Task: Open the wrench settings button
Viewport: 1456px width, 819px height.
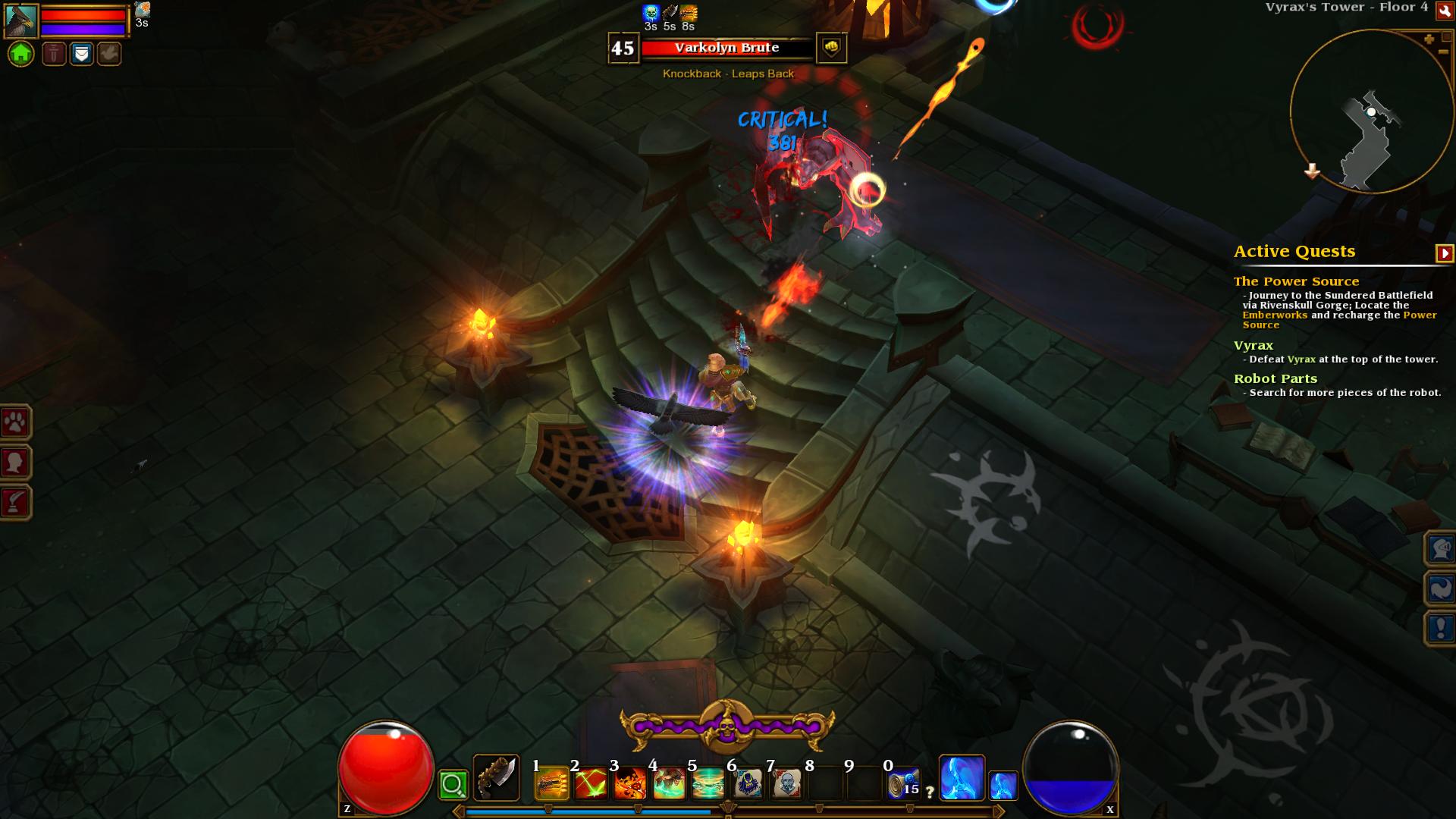Action: coord(1445,10)
